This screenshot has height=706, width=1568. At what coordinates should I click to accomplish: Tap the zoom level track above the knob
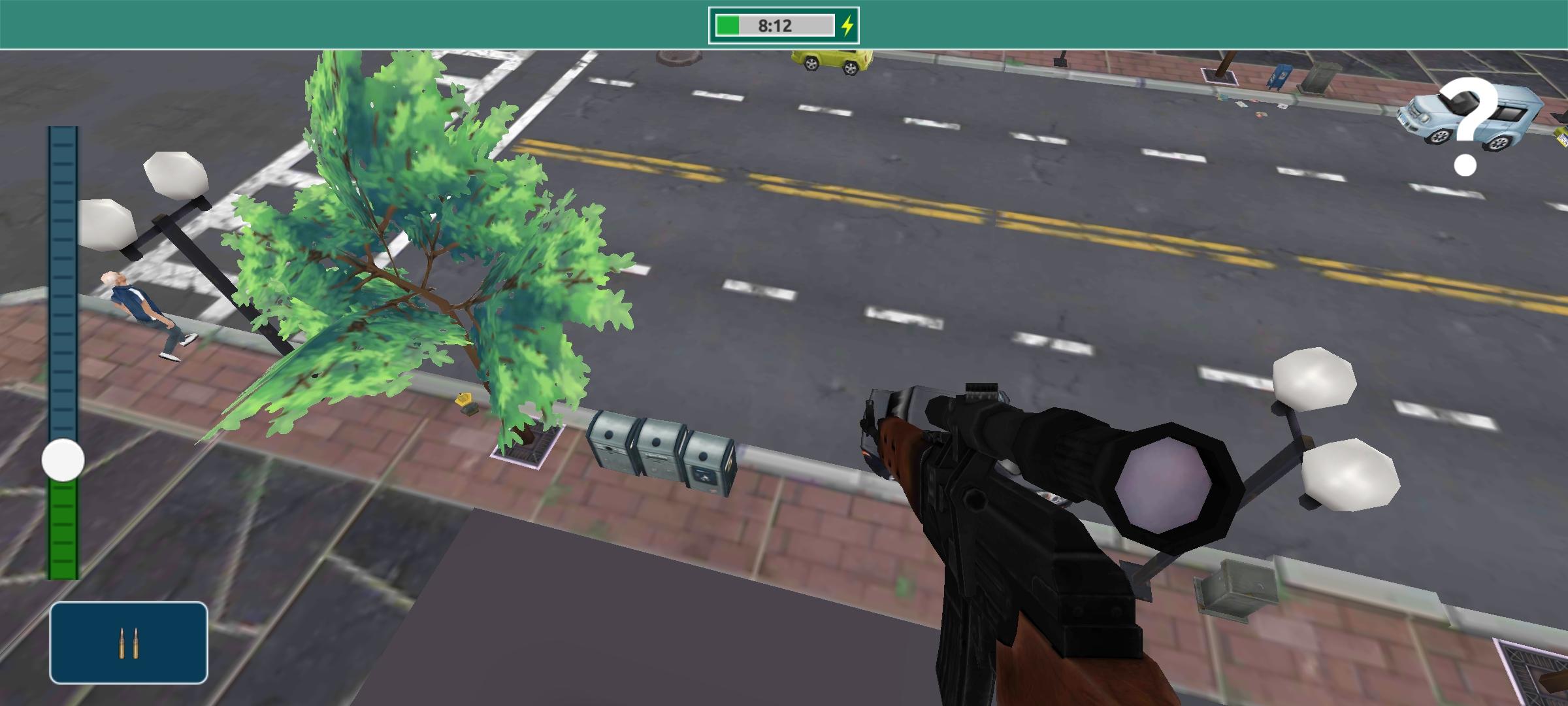62,294
